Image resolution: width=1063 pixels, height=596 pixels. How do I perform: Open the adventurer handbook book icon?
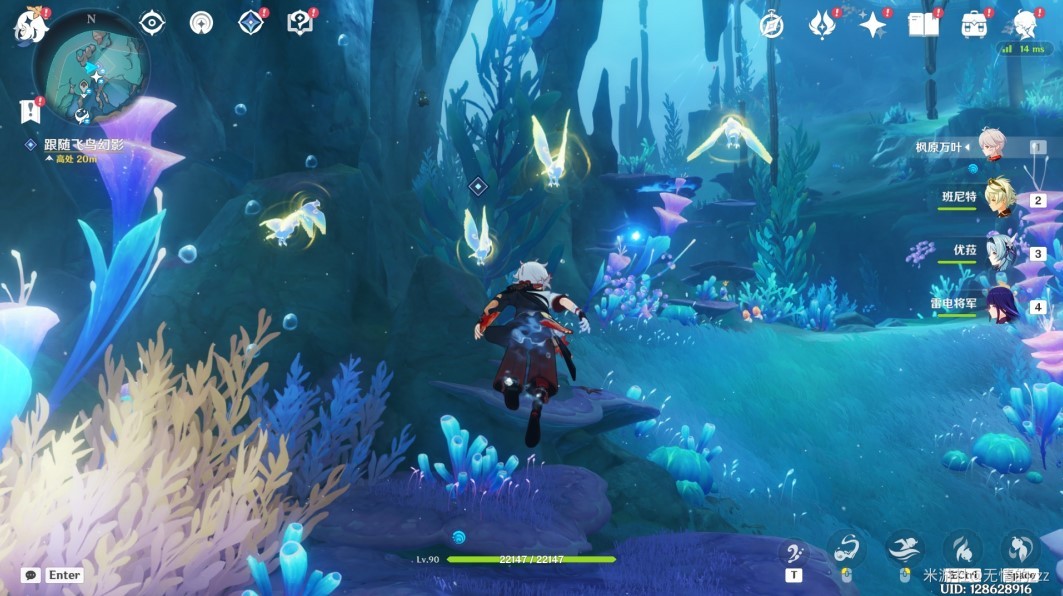[x=923, y=25]
